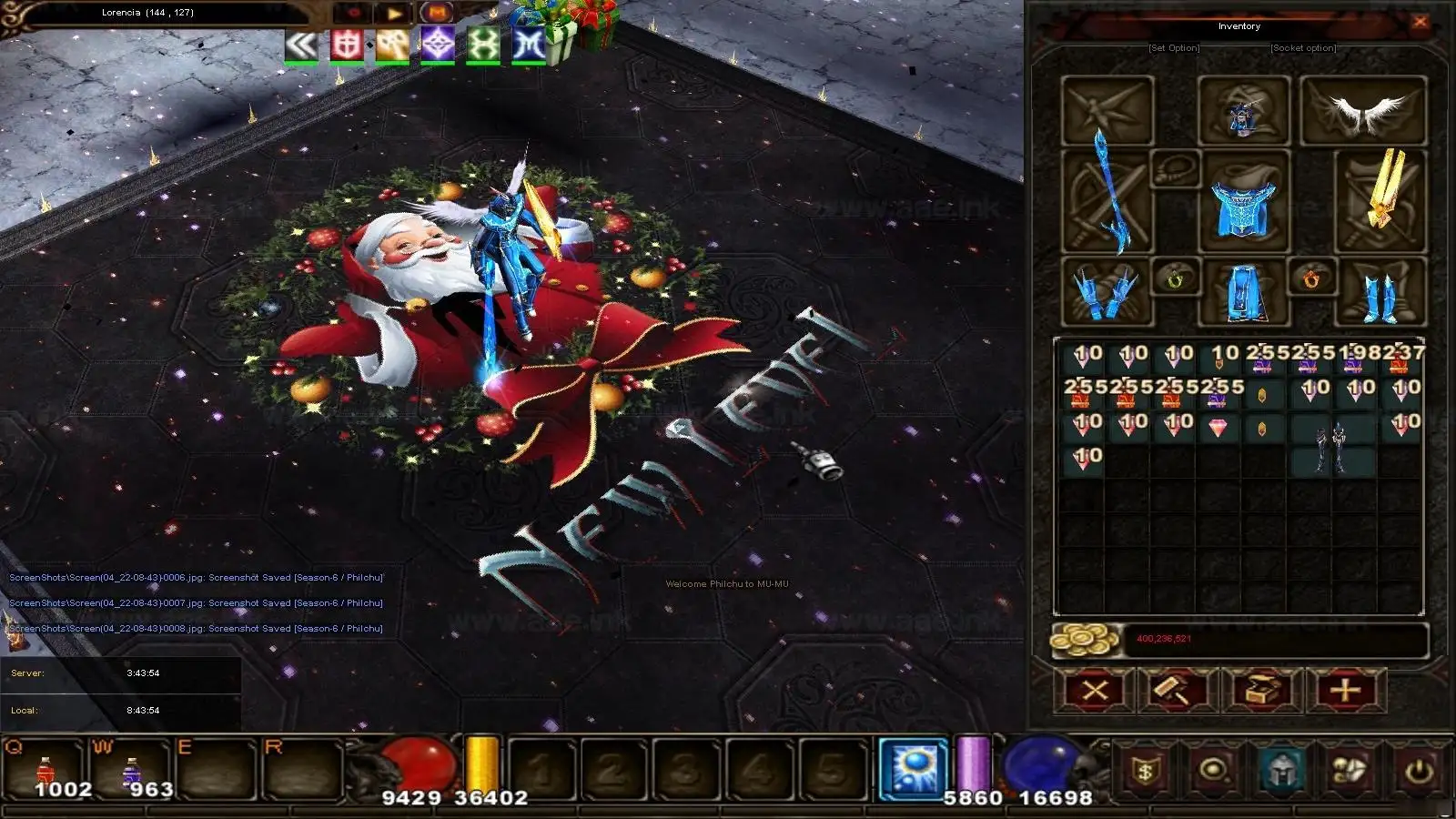The image size is (1456, 819).
Task: Open the hammer repair button
Action: (x=1178, y=691)
